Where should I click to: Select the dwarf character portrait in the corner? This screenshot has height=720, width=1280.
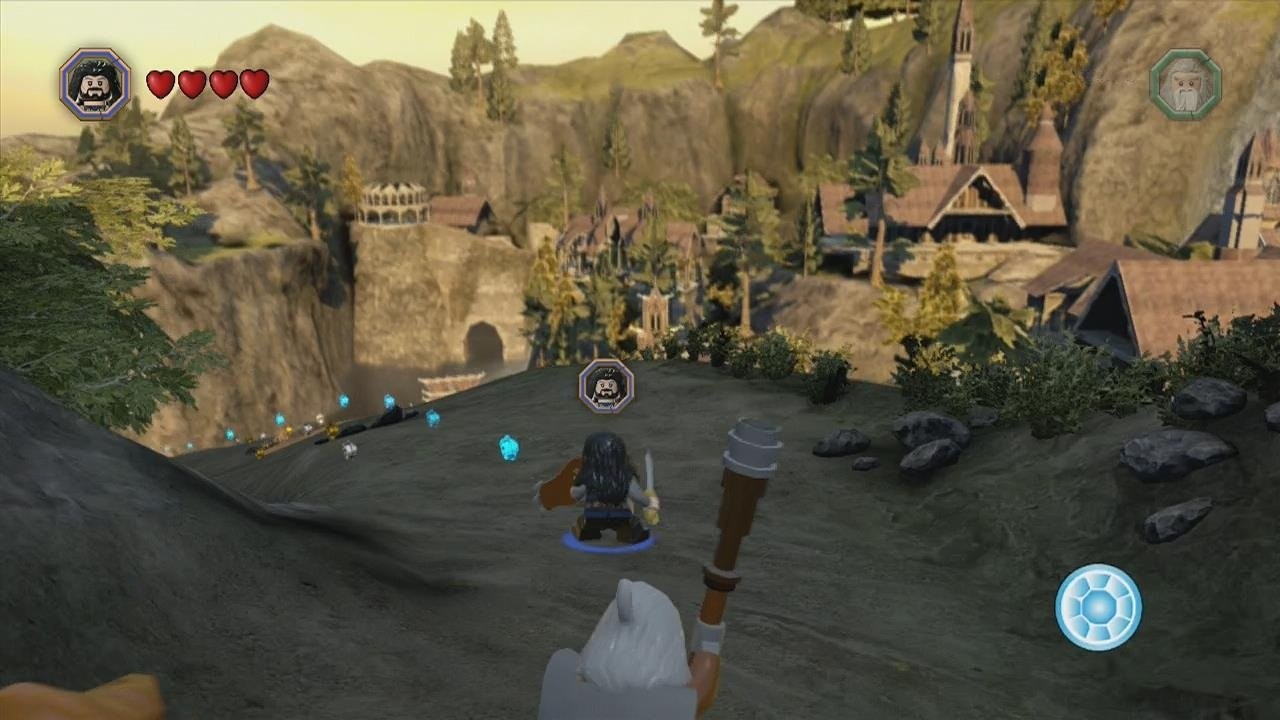pos(95,84)
